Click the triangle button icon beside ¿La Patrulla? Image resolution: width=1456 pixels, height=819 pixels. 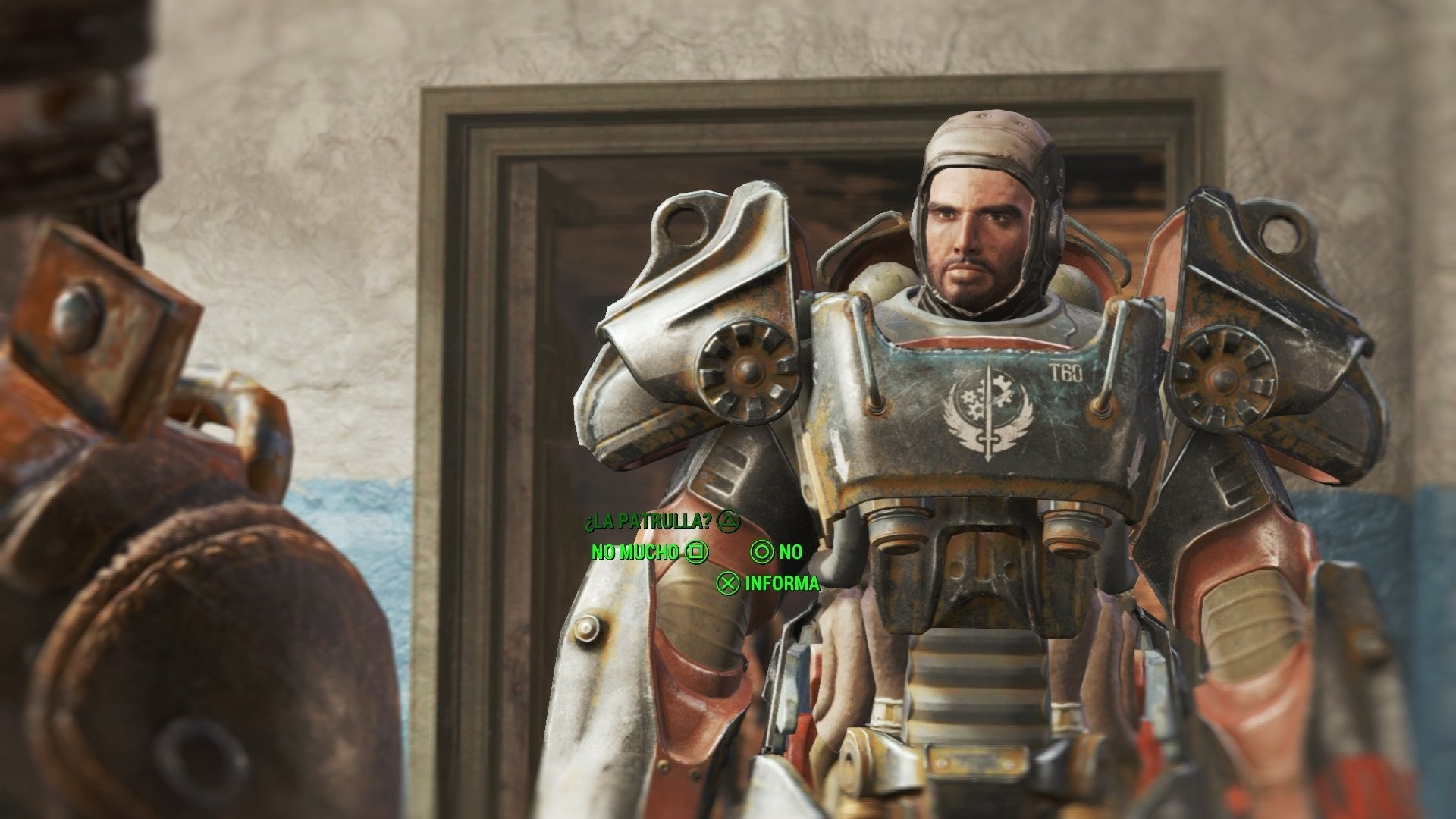(x=730, y=521)
